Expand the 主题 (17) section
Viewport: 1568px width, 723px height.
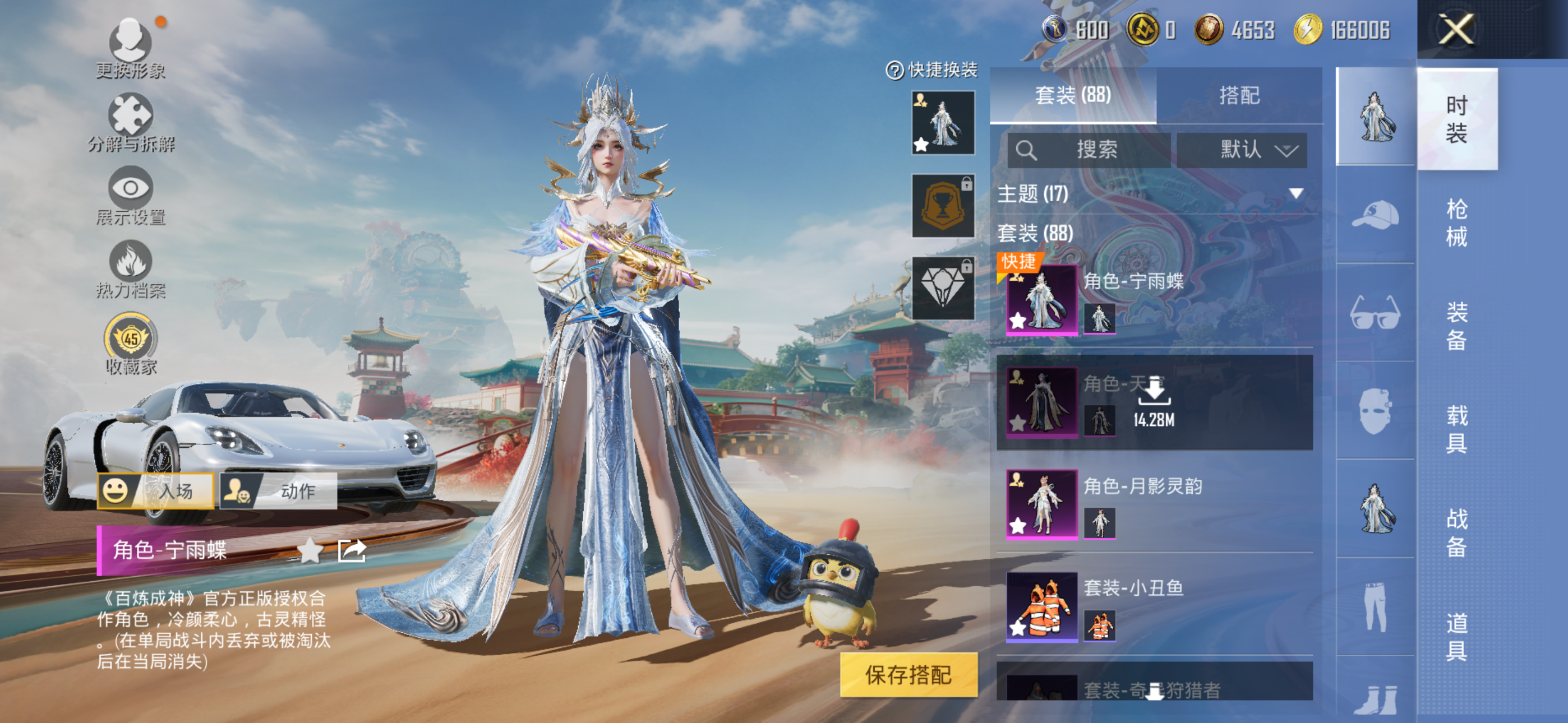click(x=1296, y=193)
